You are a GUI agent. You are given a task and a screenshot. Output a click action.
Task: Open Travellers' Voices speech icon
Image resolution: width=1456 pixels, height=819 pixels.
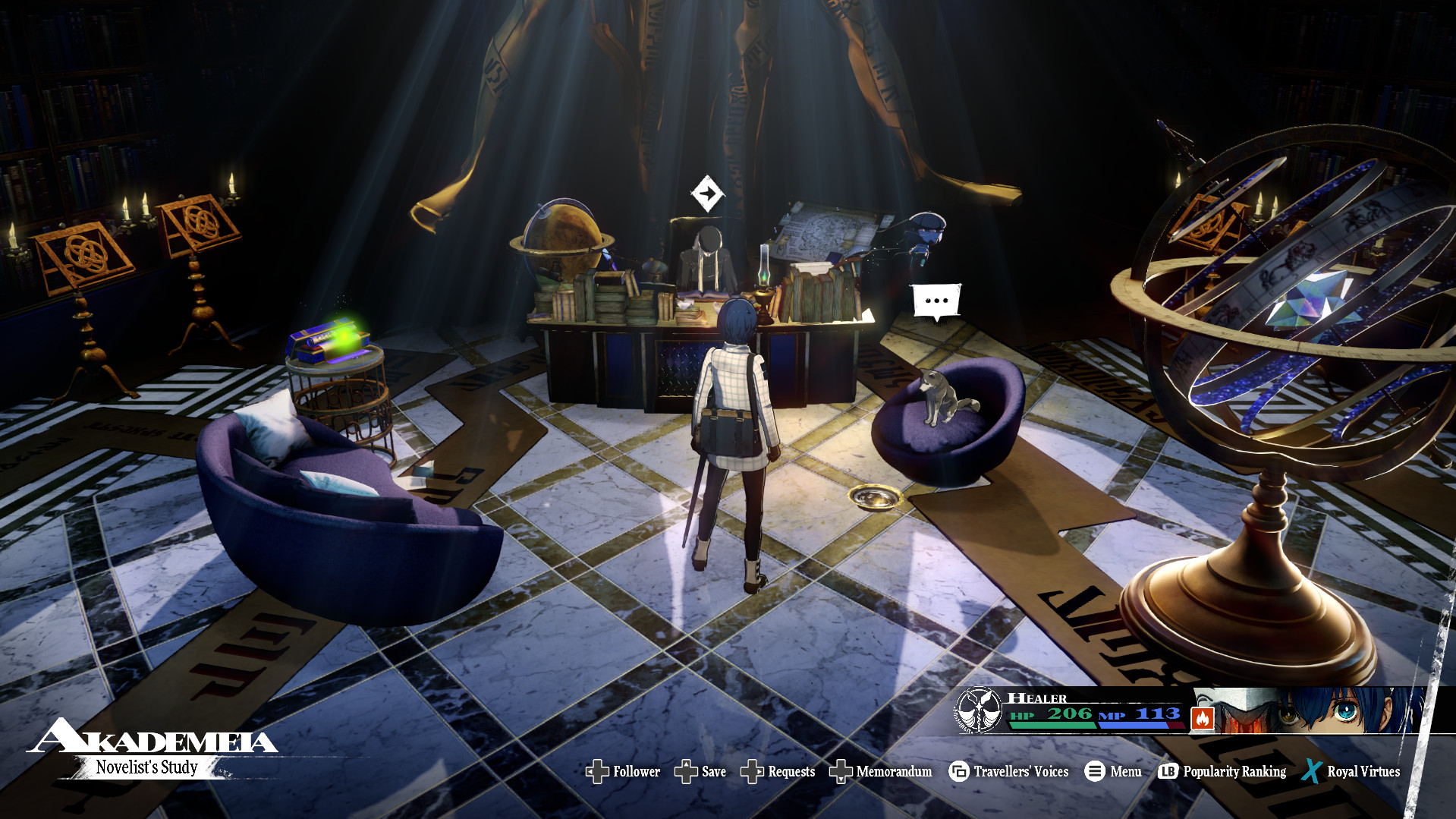(958, 771)
